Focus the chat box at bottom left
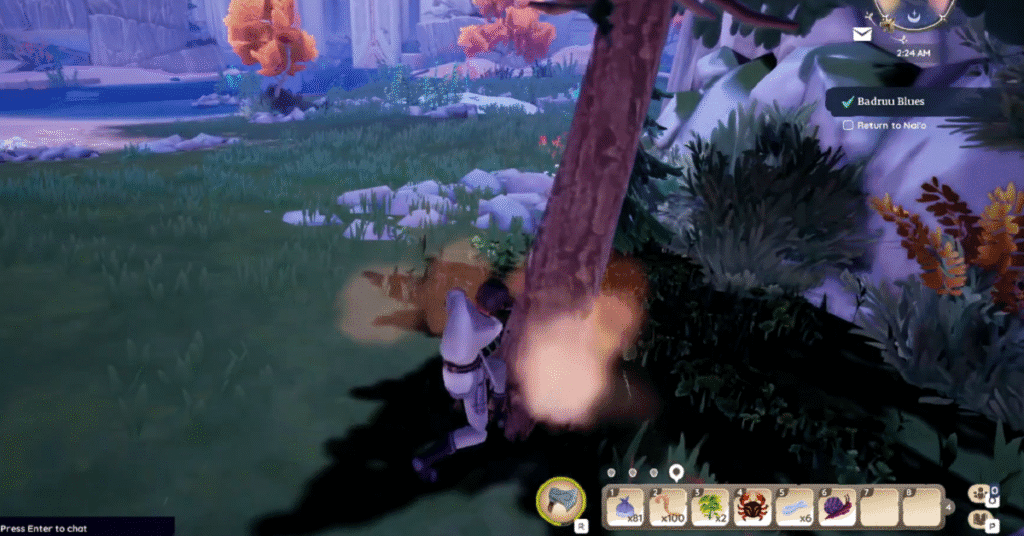This screenshot has height=536, width=1024. tap(85, 527)
